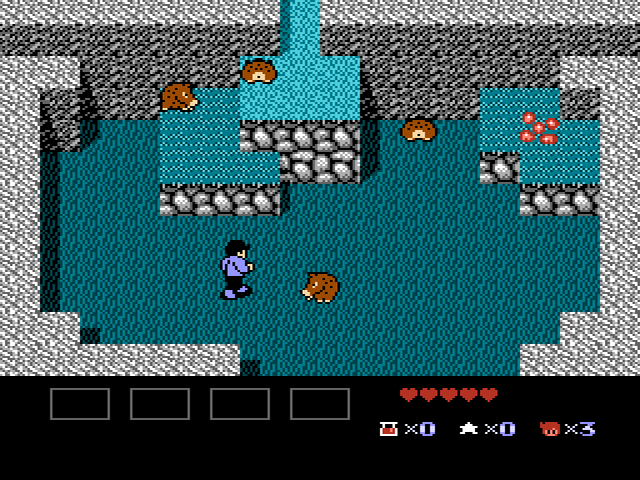
Task: Select the medicine bottle icon
Action: pyautogui.click(x=388, y=429)
